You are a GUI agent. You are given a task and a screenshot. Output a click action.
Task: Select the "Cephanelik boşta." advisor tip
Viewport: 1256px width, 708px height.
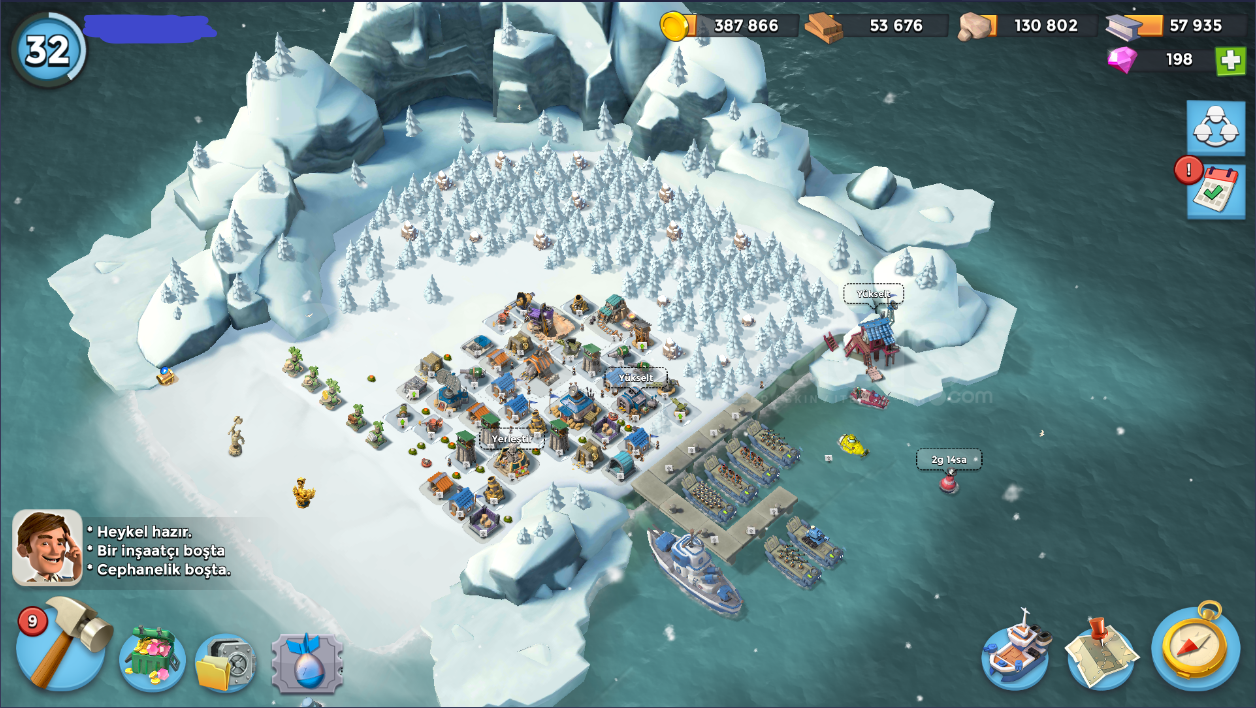(163, 569)
